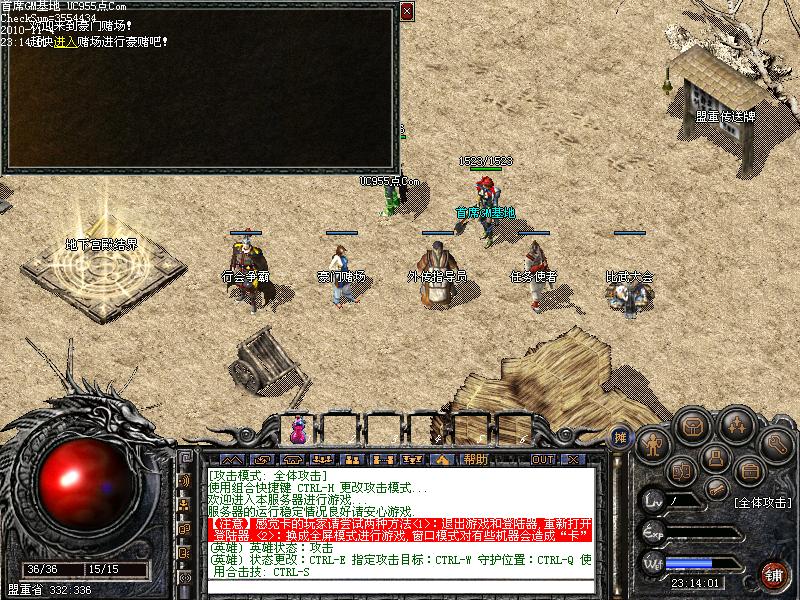Open the character equipment panel
Image resolution: width=800 pixels, height=600 pixels.
pyautogui.click(x=652, y=442)
